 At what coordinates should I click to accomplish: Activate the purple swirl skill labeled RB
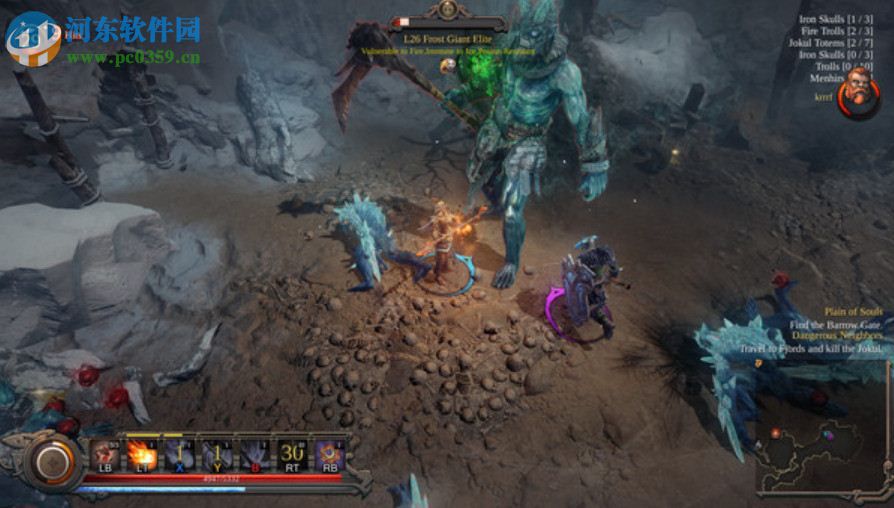(329, 455)
